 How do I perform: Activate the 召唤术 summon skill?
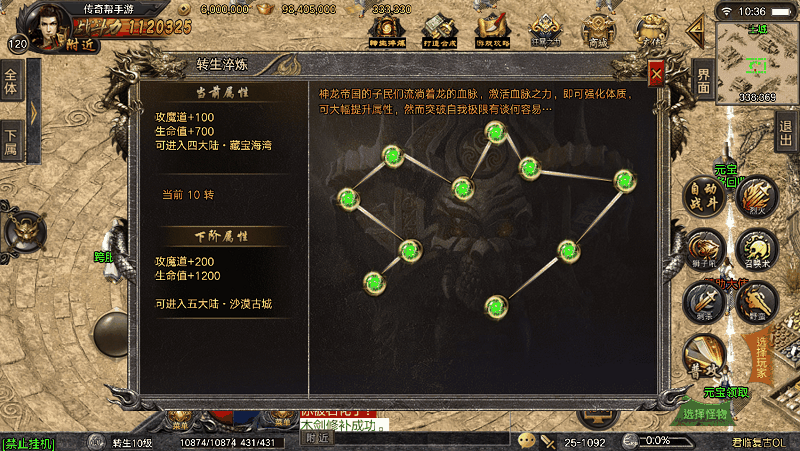pos(757,246)
